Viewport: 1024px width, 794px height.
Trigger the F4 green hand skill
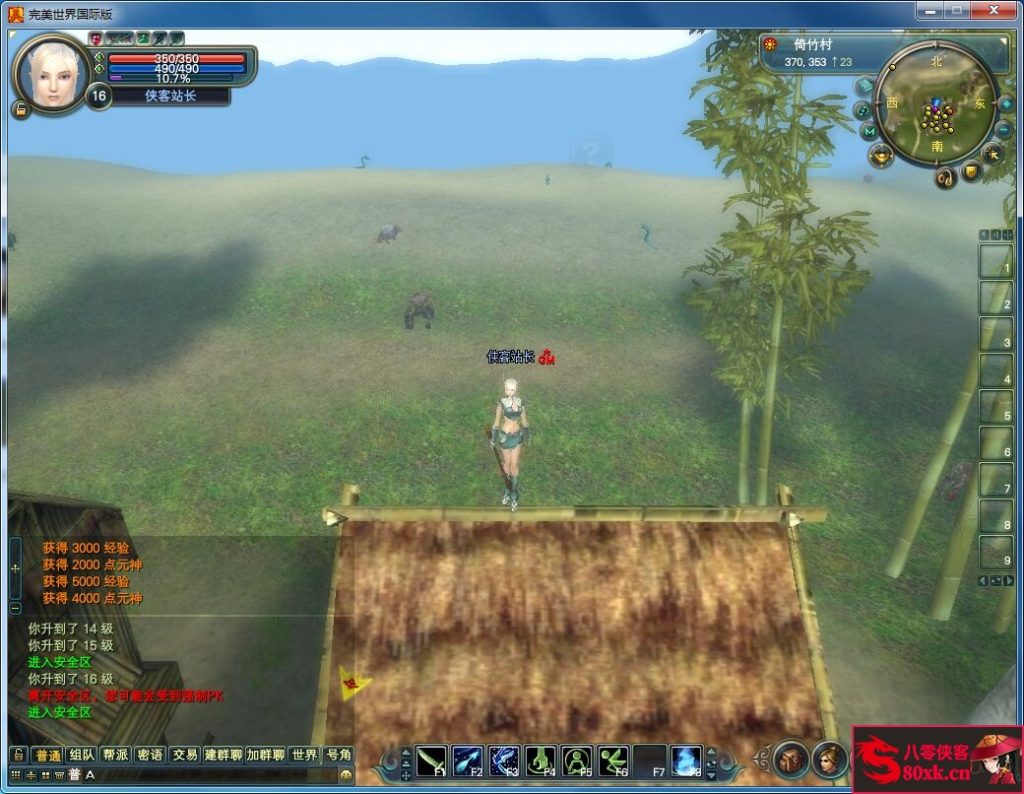coord(541,760)
